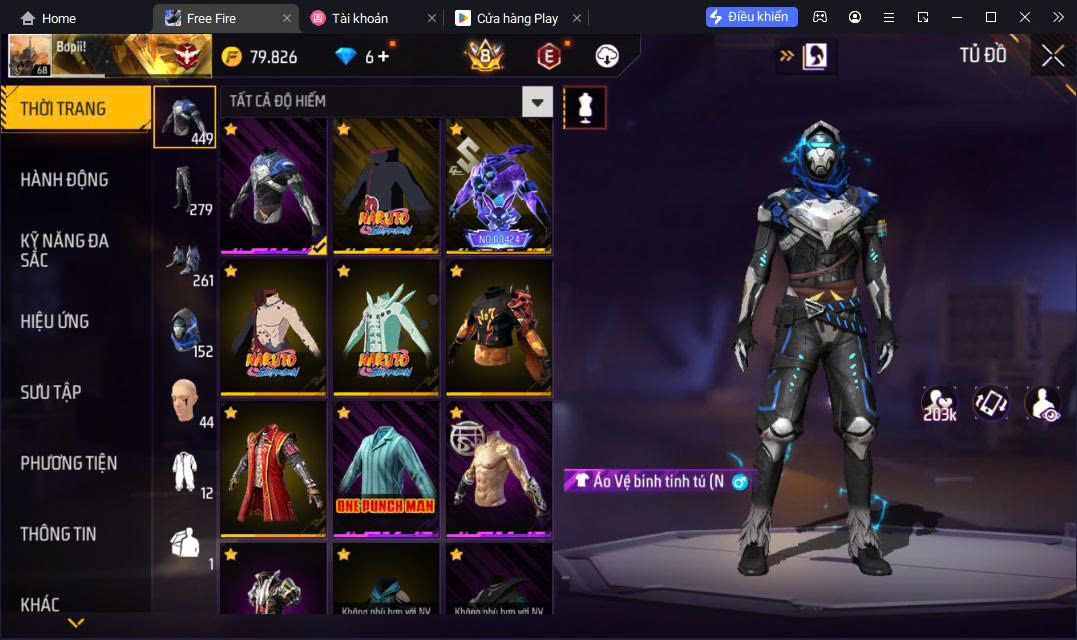1077x640 pixels.
Task: Select the One Punch Man pajama shirt
Action: coord(386,467)
